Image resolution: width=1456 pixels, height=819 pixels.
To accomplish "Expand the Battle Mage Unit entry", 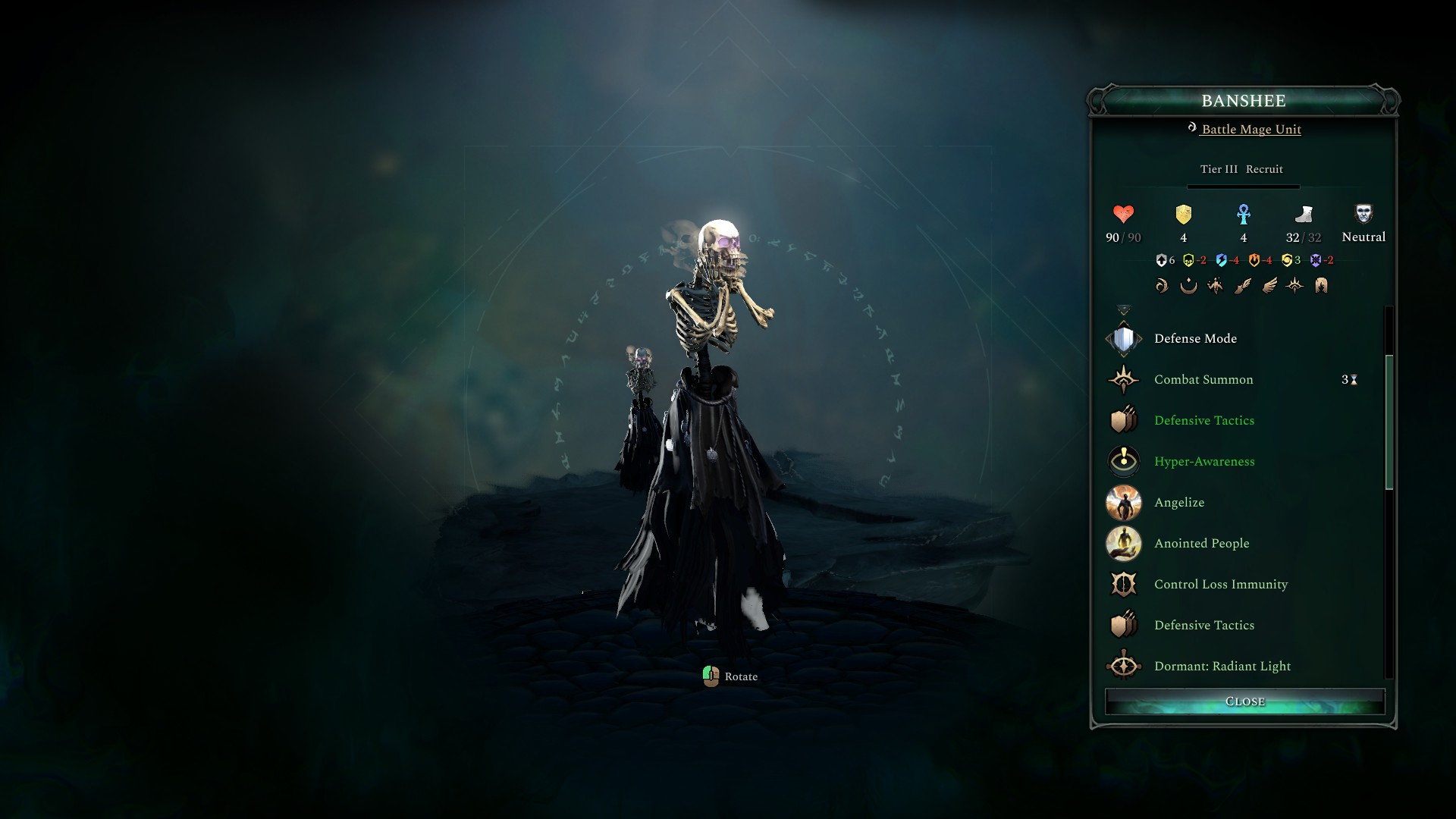I will [x=1250, y=129].
